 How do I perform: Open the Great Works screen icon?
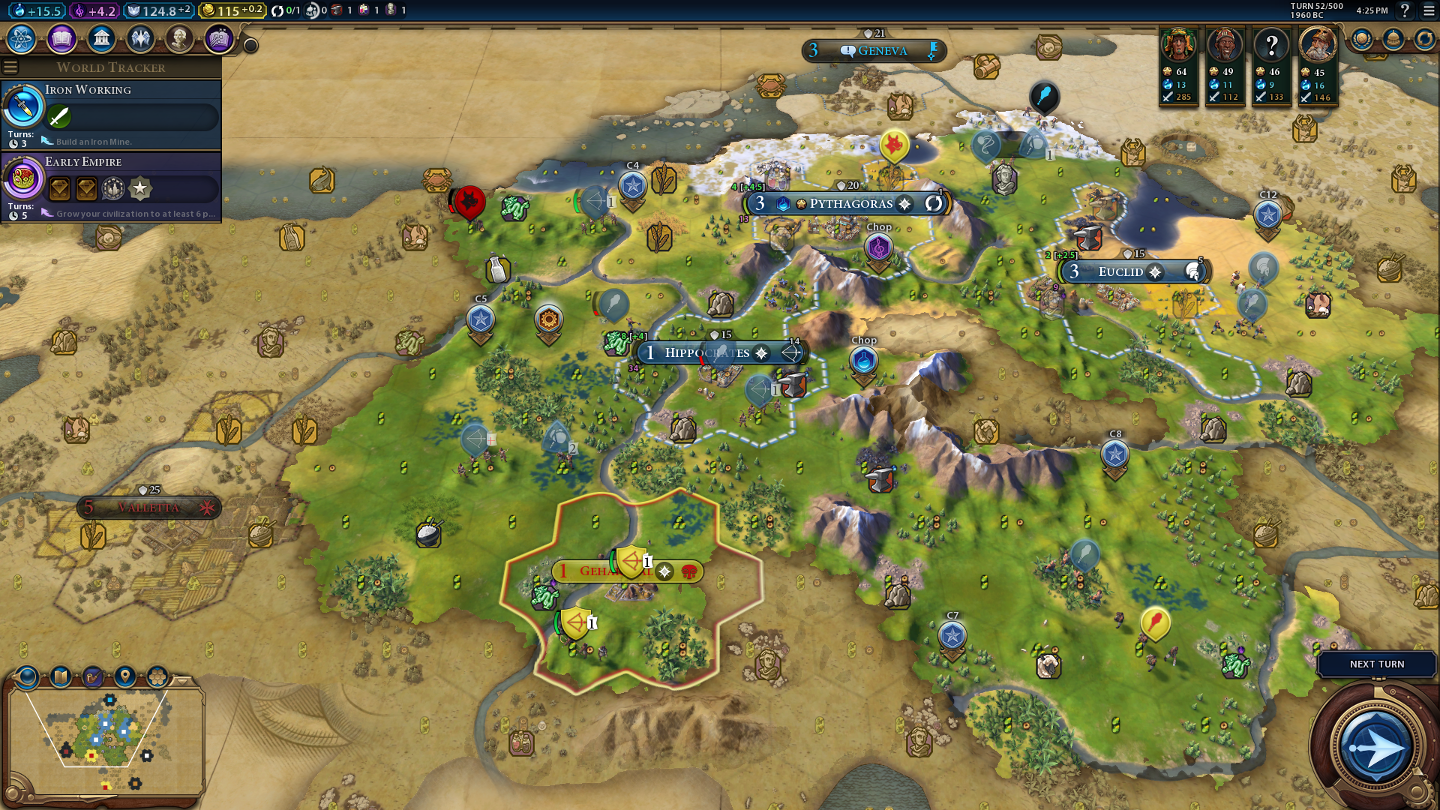(x=219, y=39)
